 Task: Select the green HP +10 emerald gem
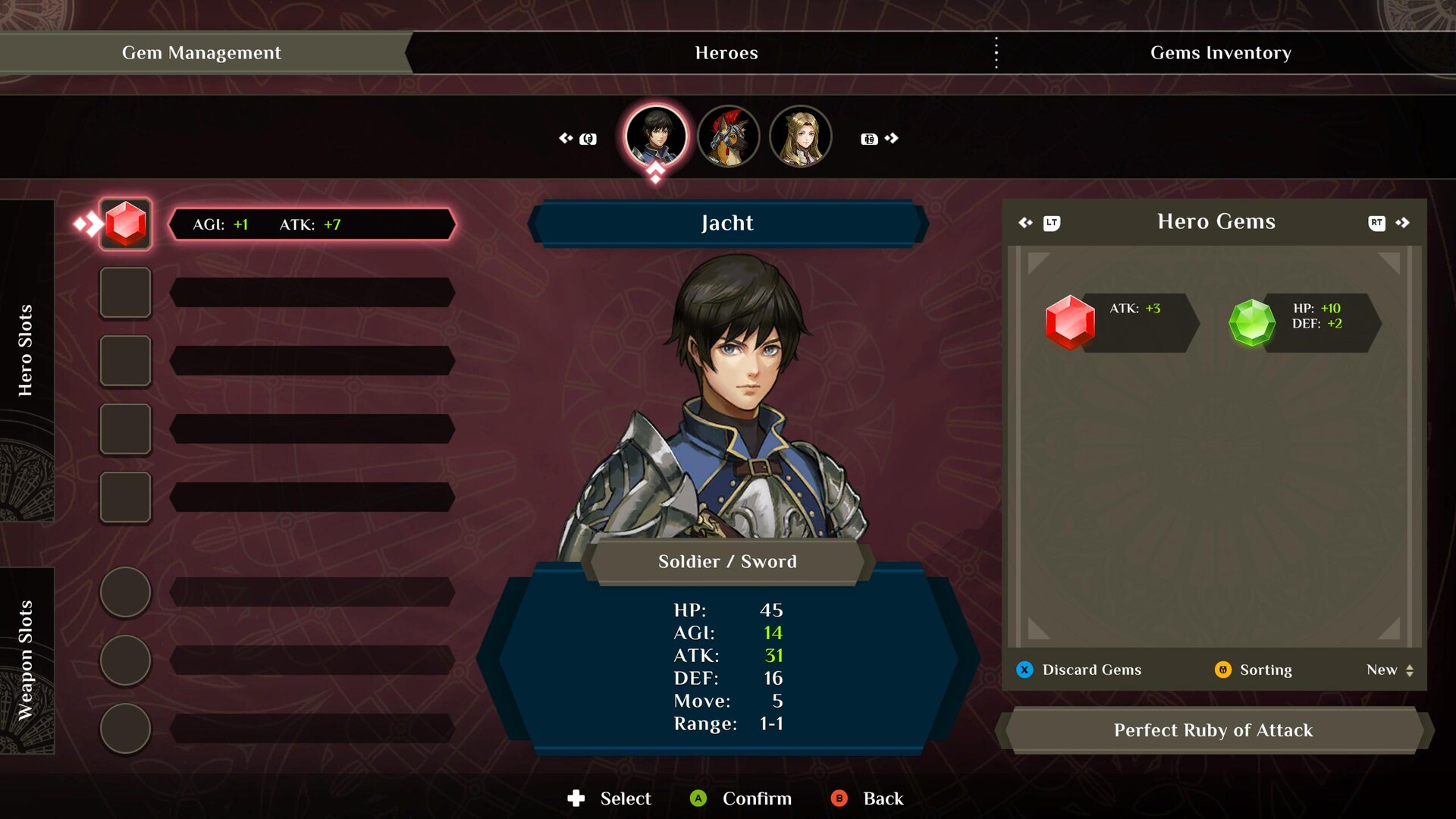[x=1252, y=322]
